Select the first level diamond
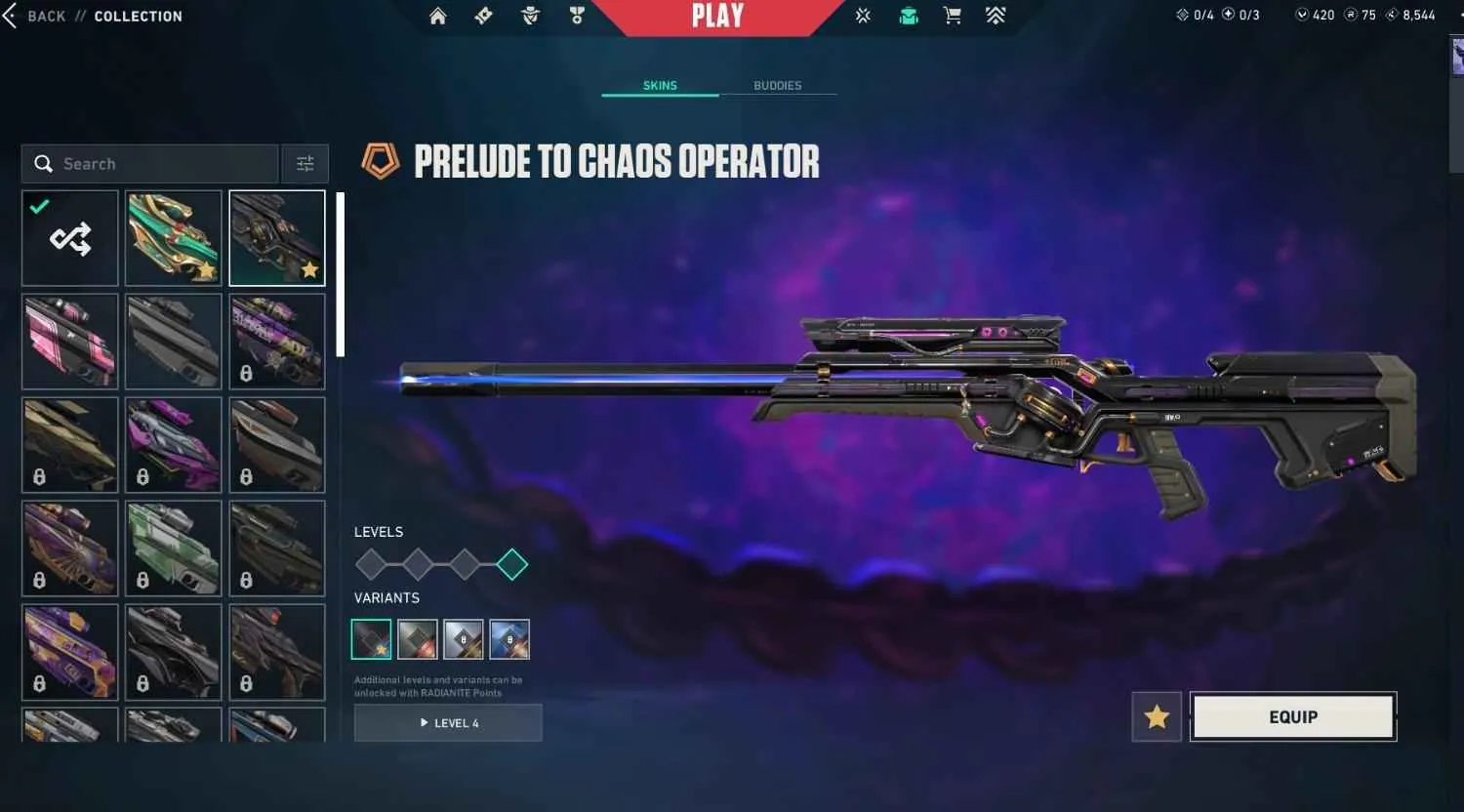The image size is (1464, 812). (370, 564)
